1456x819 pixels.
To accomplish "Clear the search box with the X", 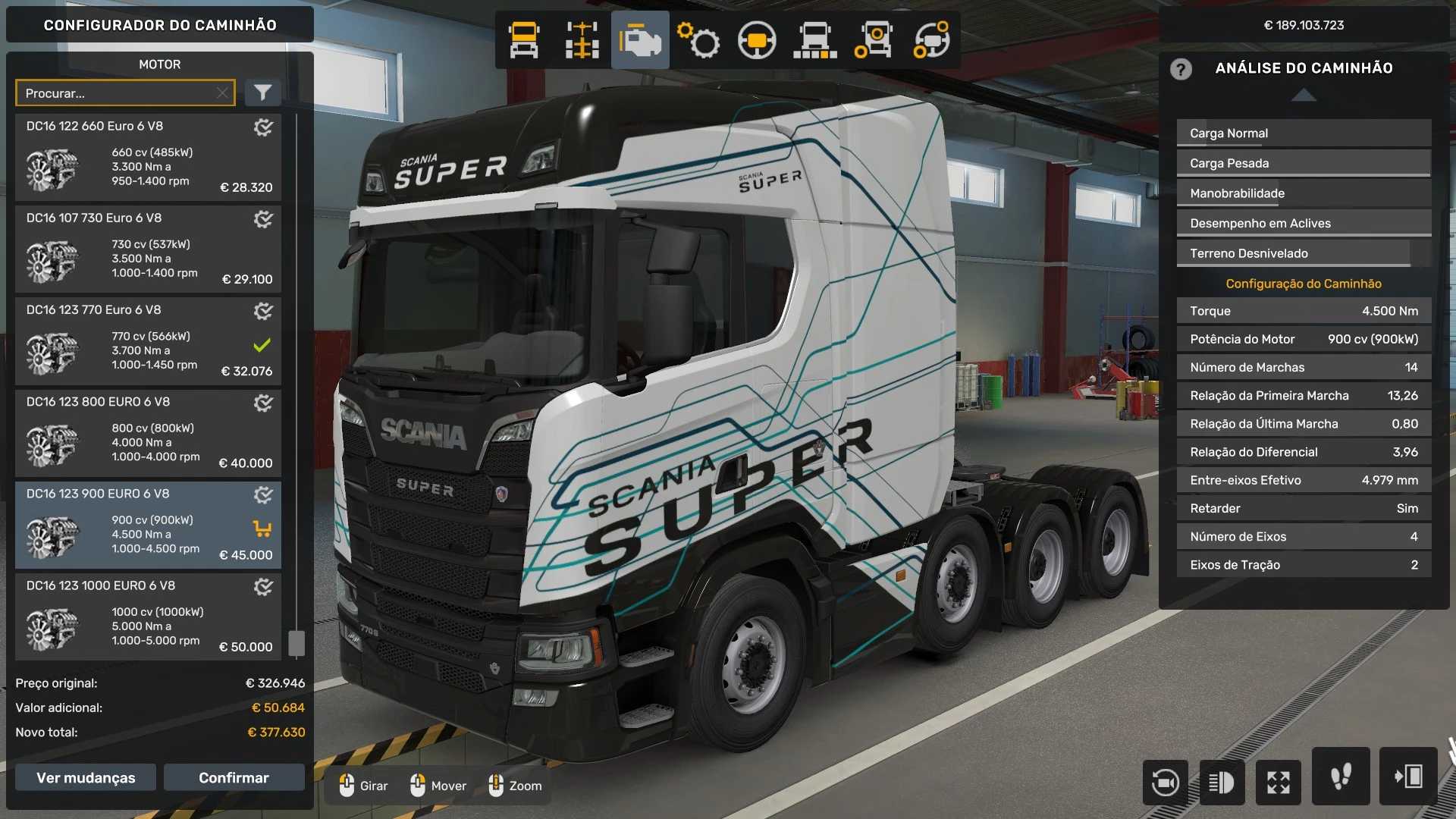I will (x=222, y=93).
